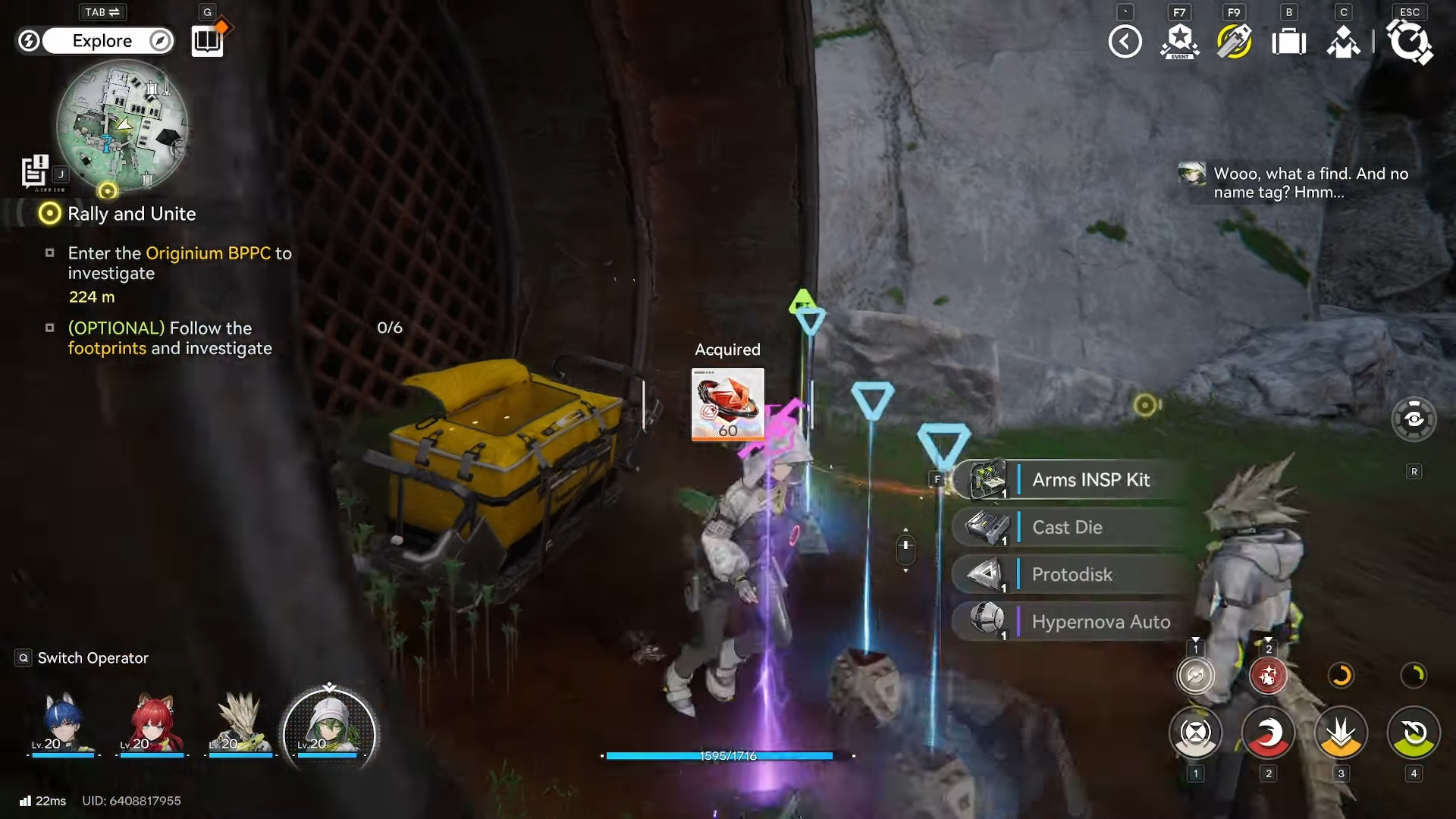Pick up the Arms INSP Kit
The image size is (1456, 819).
[1090, 480]
